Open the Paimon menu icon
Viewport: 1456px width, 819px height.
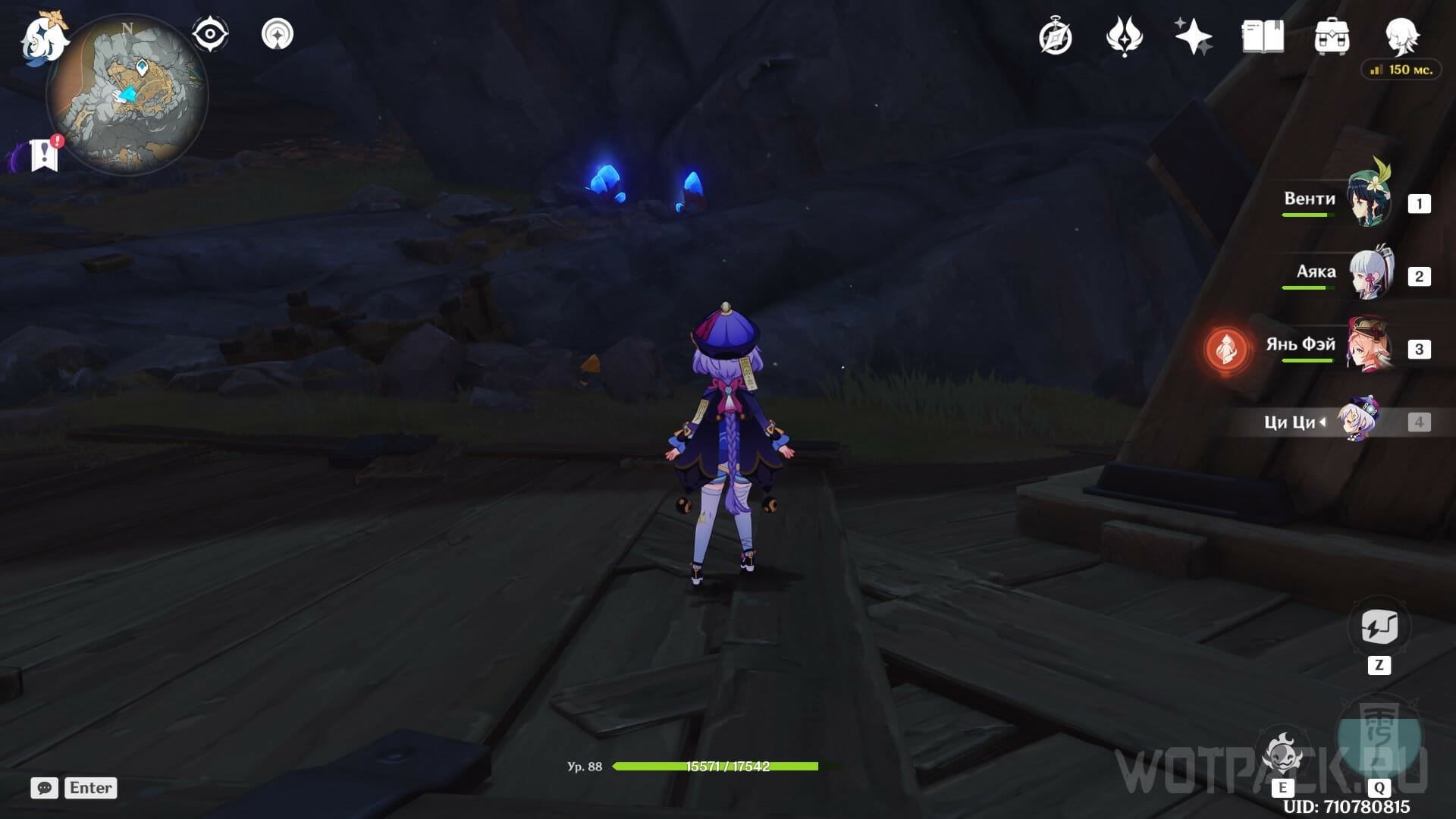click(x=43, y=38)
